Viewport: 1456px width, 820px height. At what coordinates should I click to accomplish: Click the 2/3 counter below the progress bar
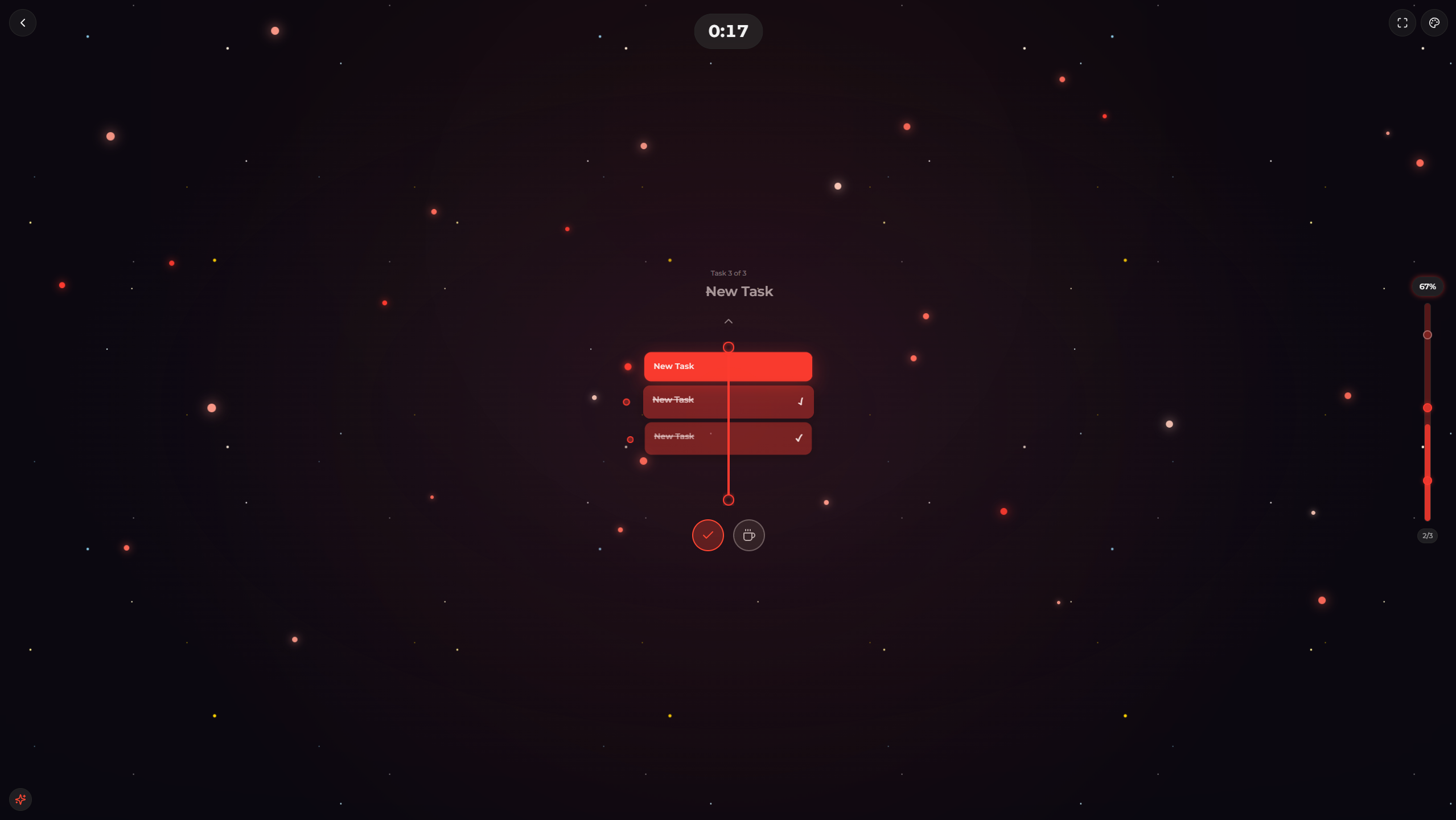(x=1426, y=535)
